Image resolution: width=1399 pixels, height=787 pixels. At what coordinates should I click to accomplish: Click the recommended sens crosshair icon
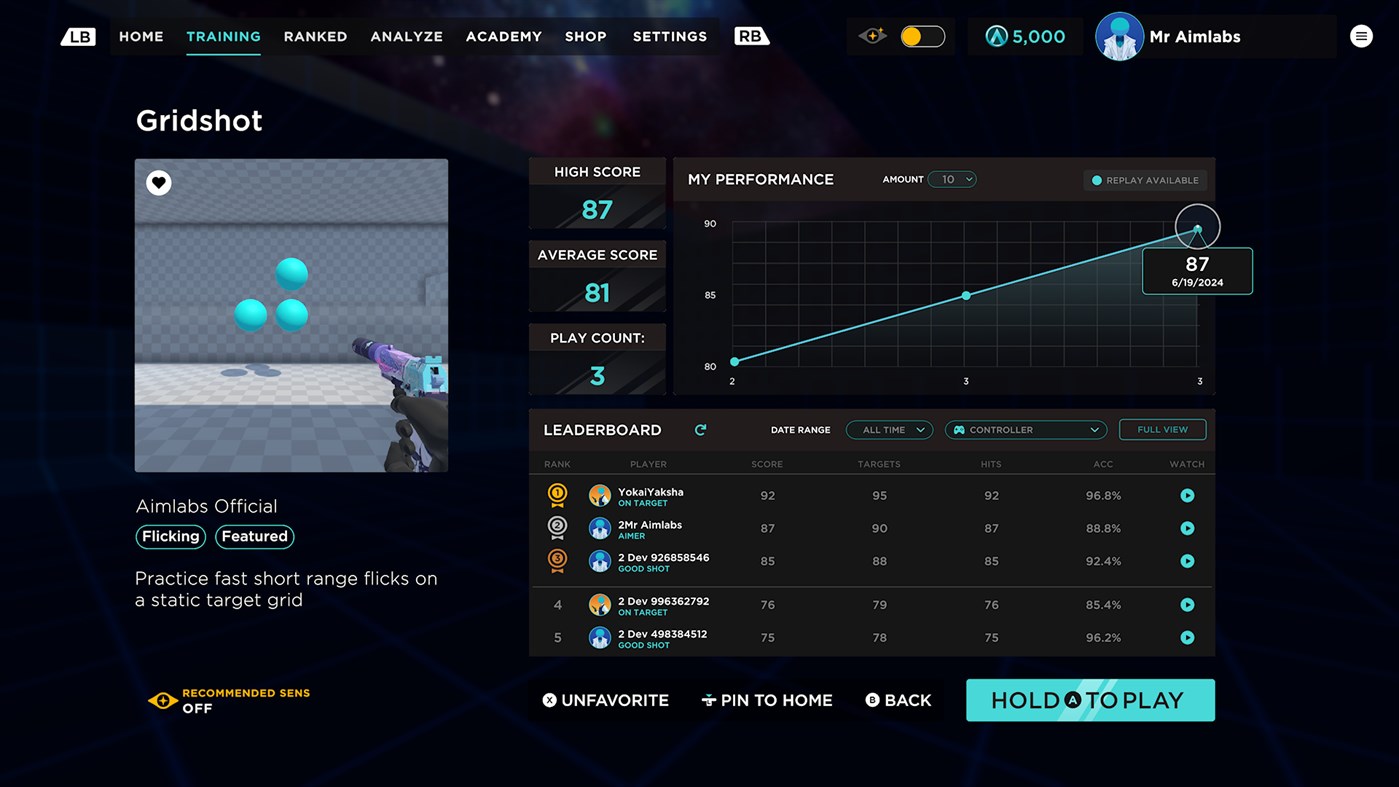point(162,701)
